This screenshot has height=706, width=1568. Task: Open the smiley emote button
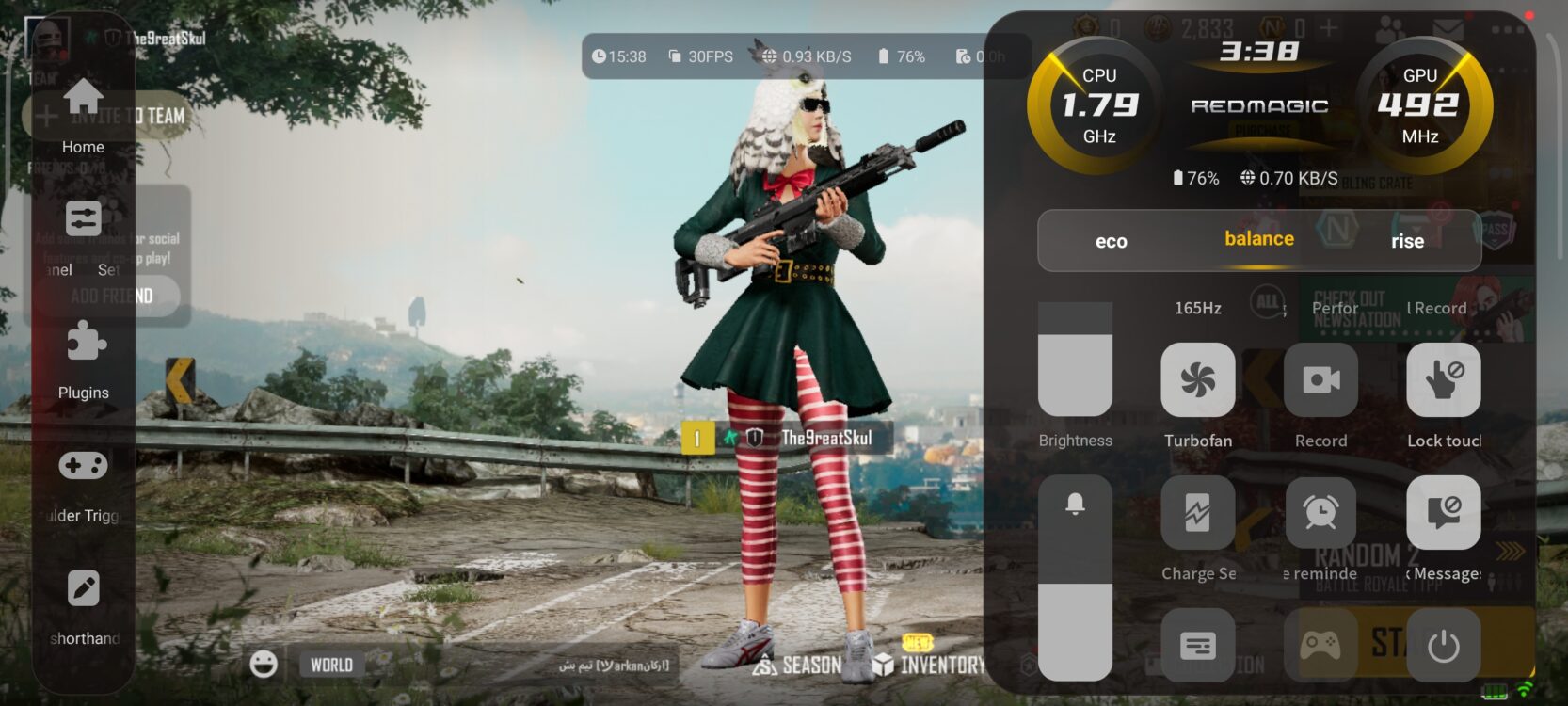264,664
